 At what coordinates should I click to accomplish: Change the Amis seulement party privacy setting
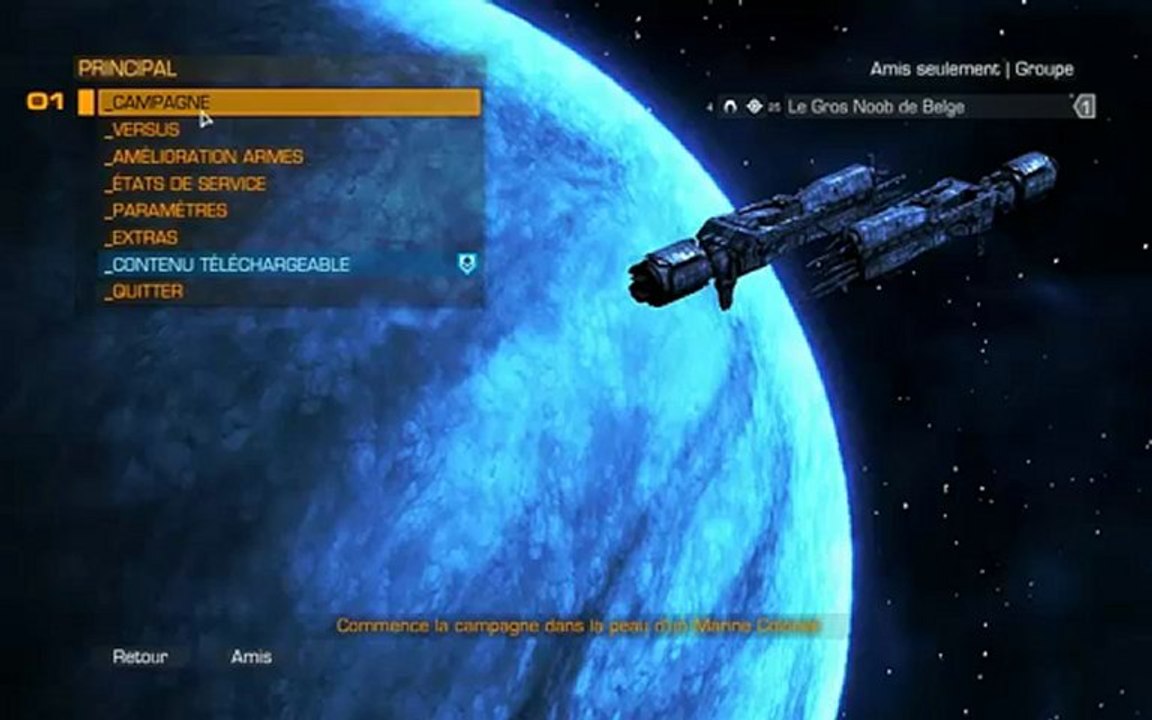[x=934, y=69]
